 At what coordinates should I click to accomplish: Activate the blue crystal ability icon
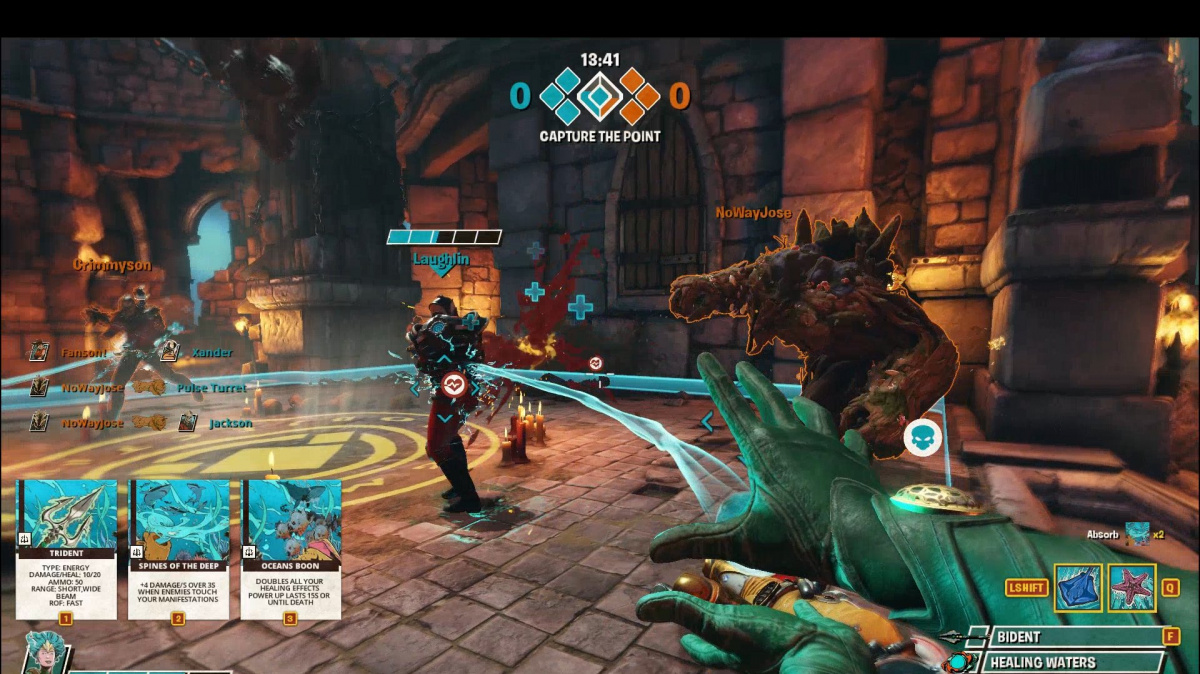pos(1078,588)
